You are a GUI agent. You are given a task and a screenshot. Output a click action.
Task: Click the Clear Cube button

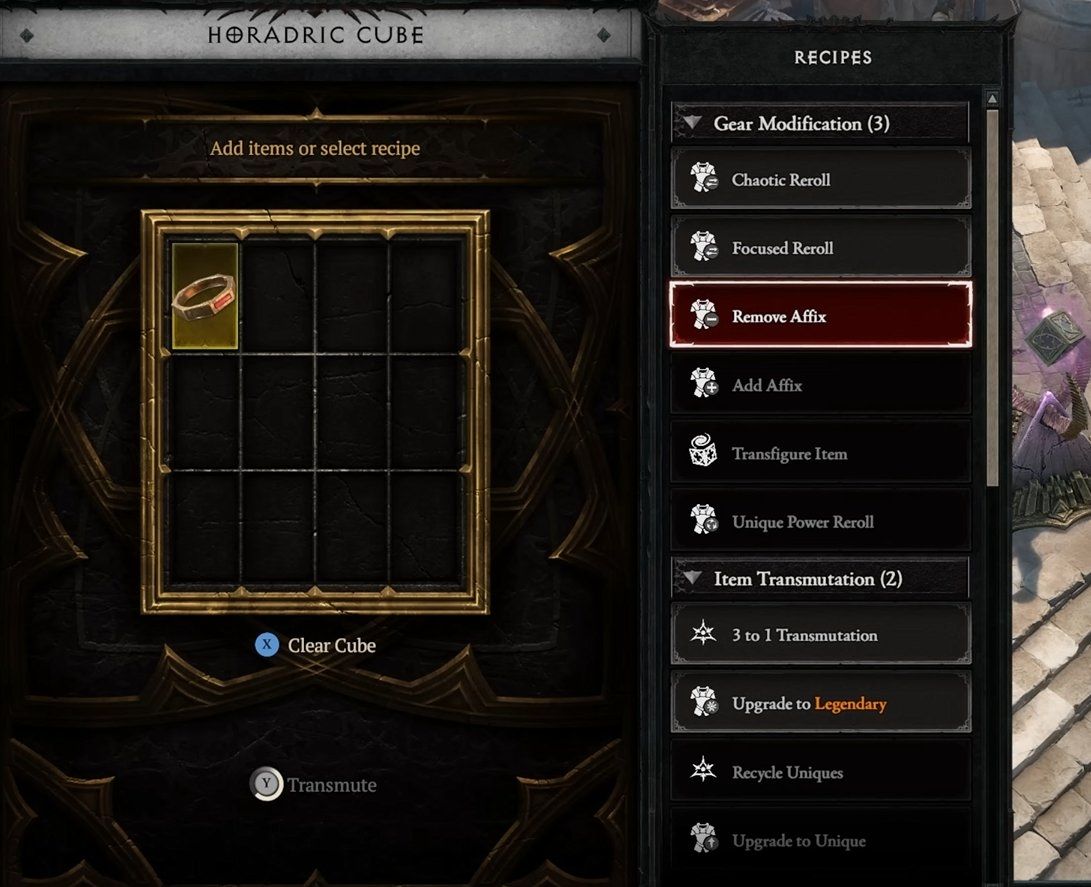(x=316, y=646)
